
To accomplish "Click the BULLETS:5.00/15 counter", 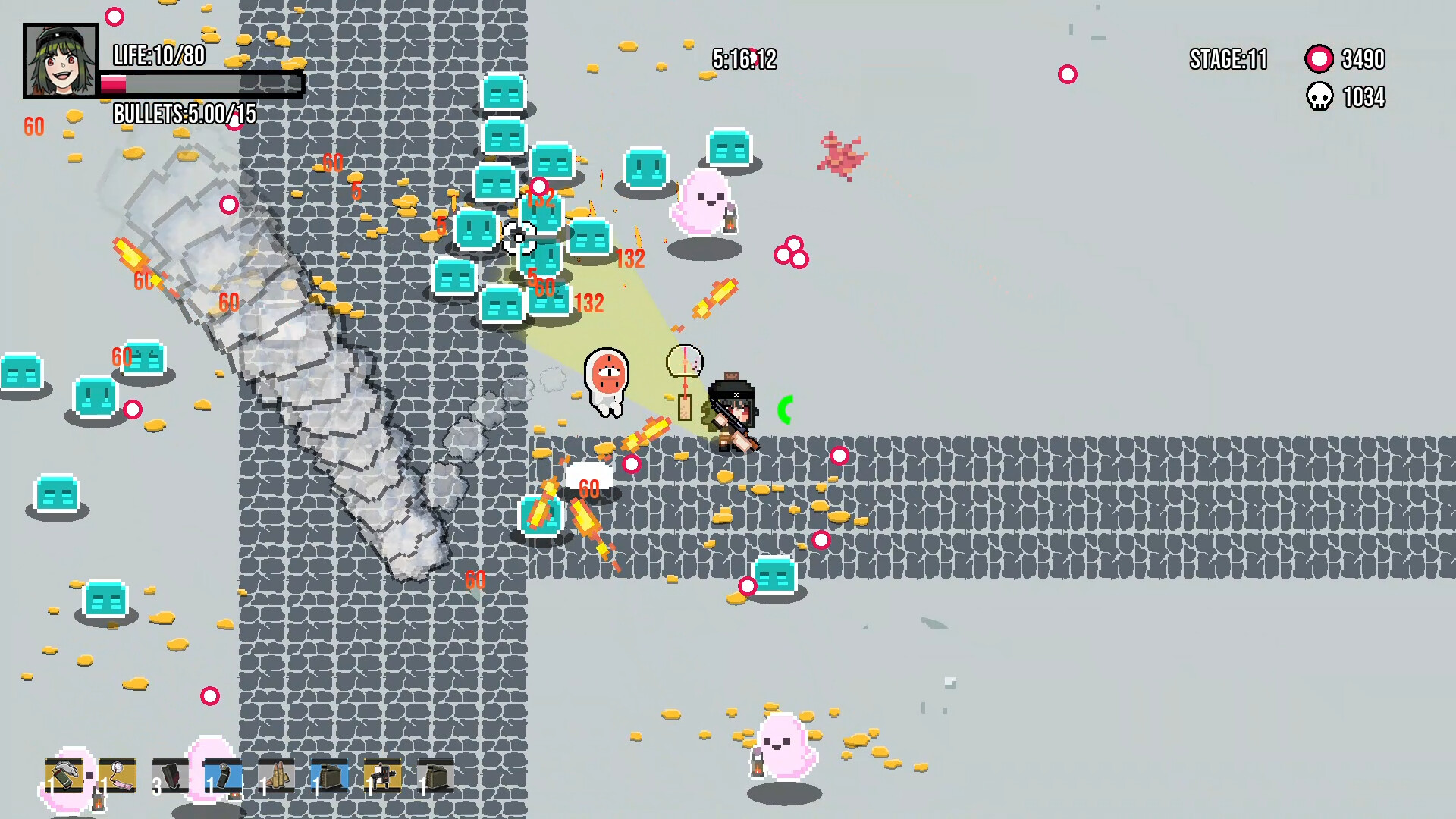I will (x=184, y=115).
